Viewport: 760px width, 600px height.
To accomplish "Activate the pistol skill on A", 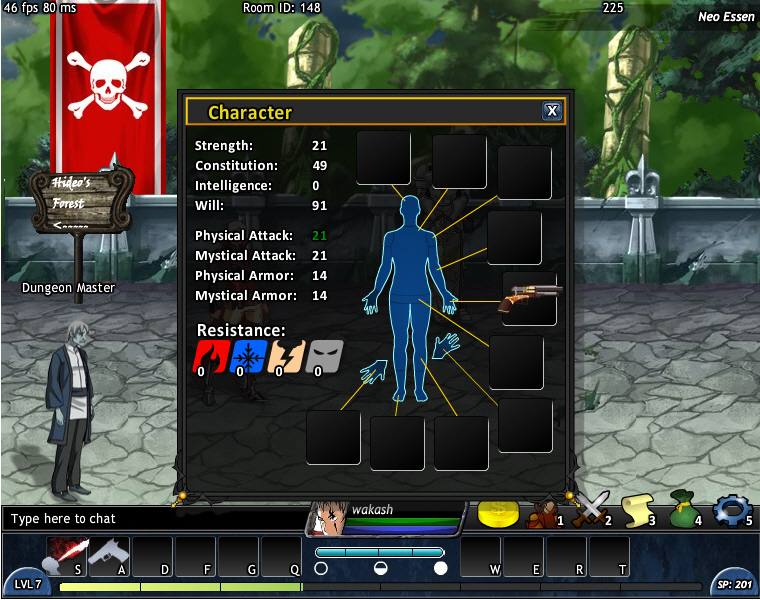I will 109,555.
